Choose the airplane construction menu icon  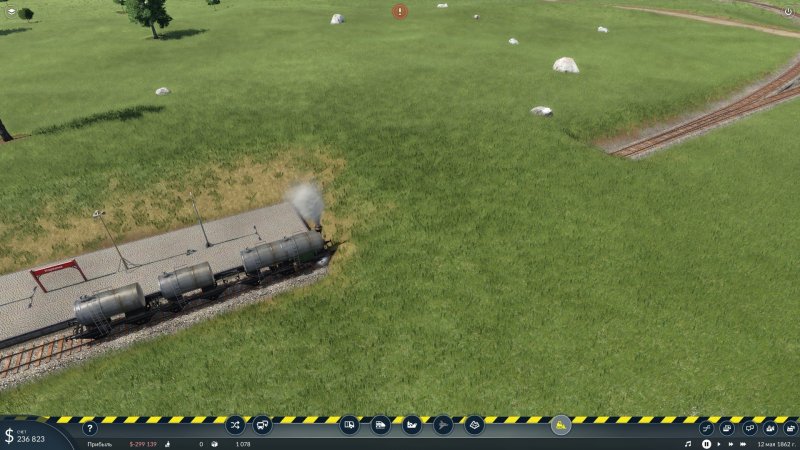point(443,425)
